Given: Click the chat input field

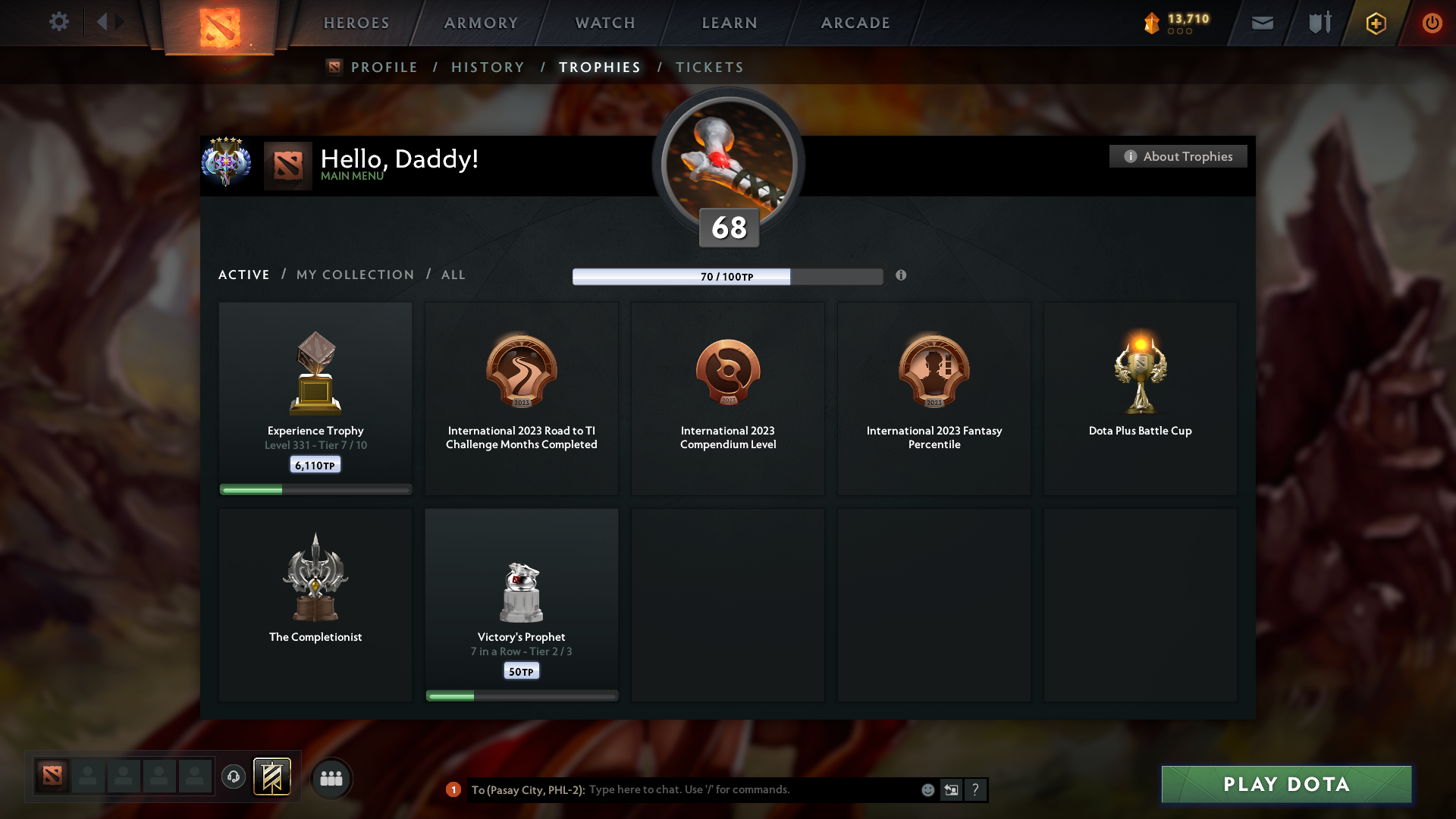Looking at the screenshot, I should (751, 789).
